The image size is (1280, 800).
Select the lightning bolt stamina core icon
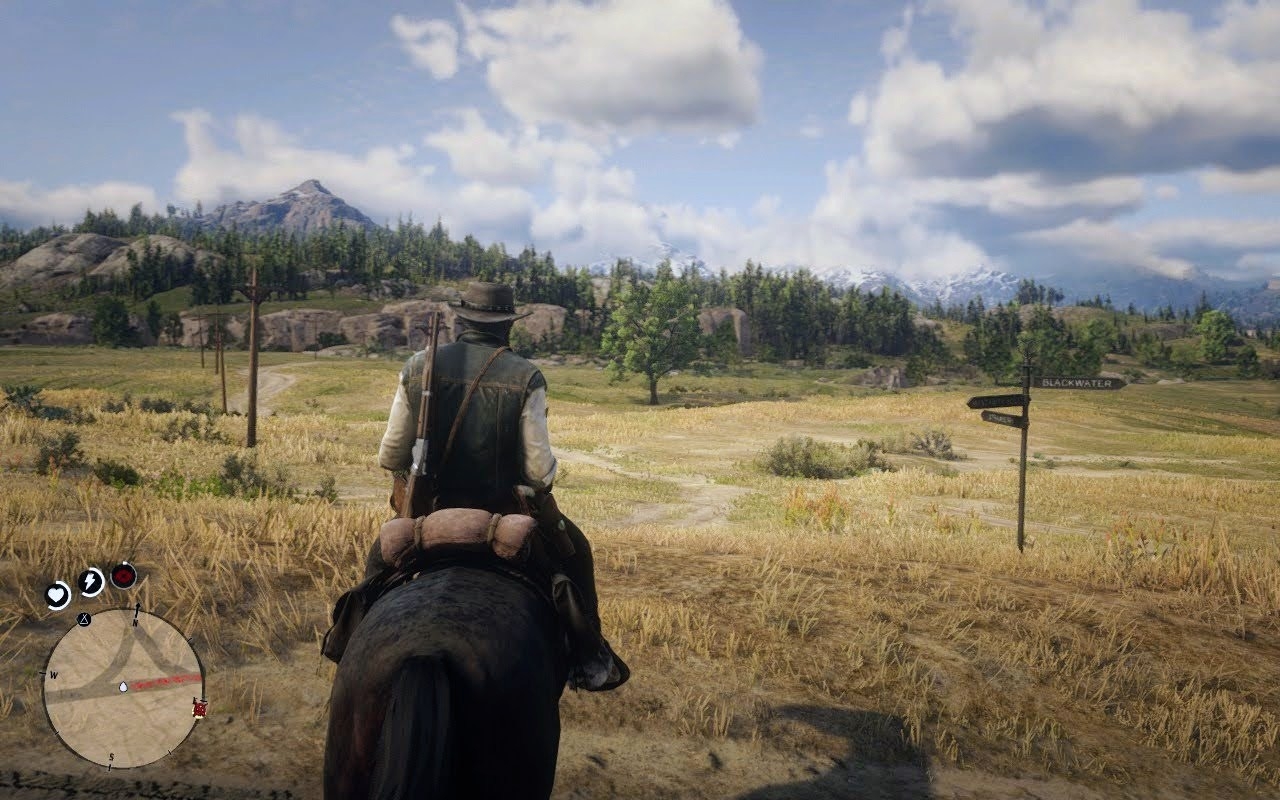click(x=91, y=581)
